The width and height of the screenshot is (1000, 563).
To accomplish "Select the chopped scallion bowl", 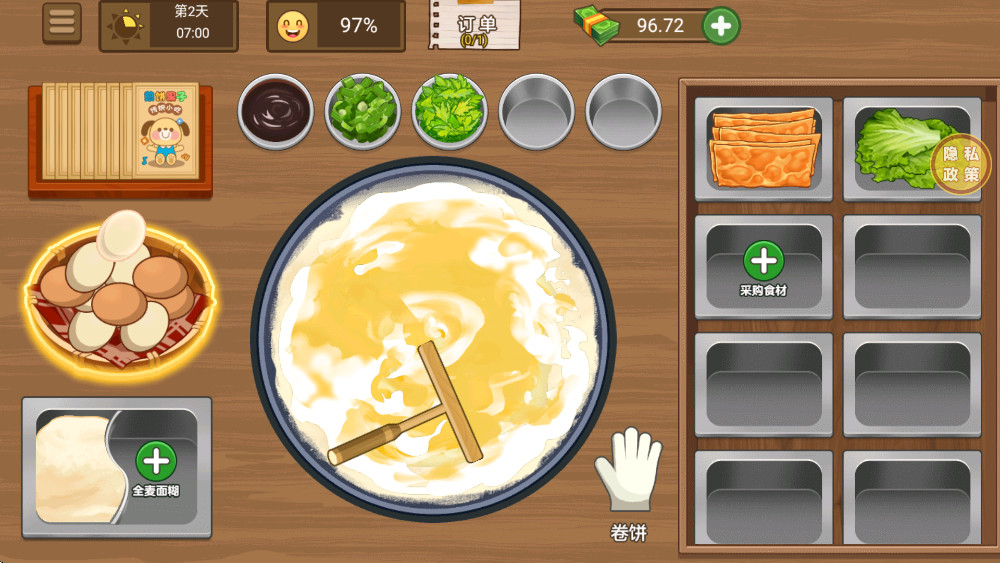I will tap(363, 110).
